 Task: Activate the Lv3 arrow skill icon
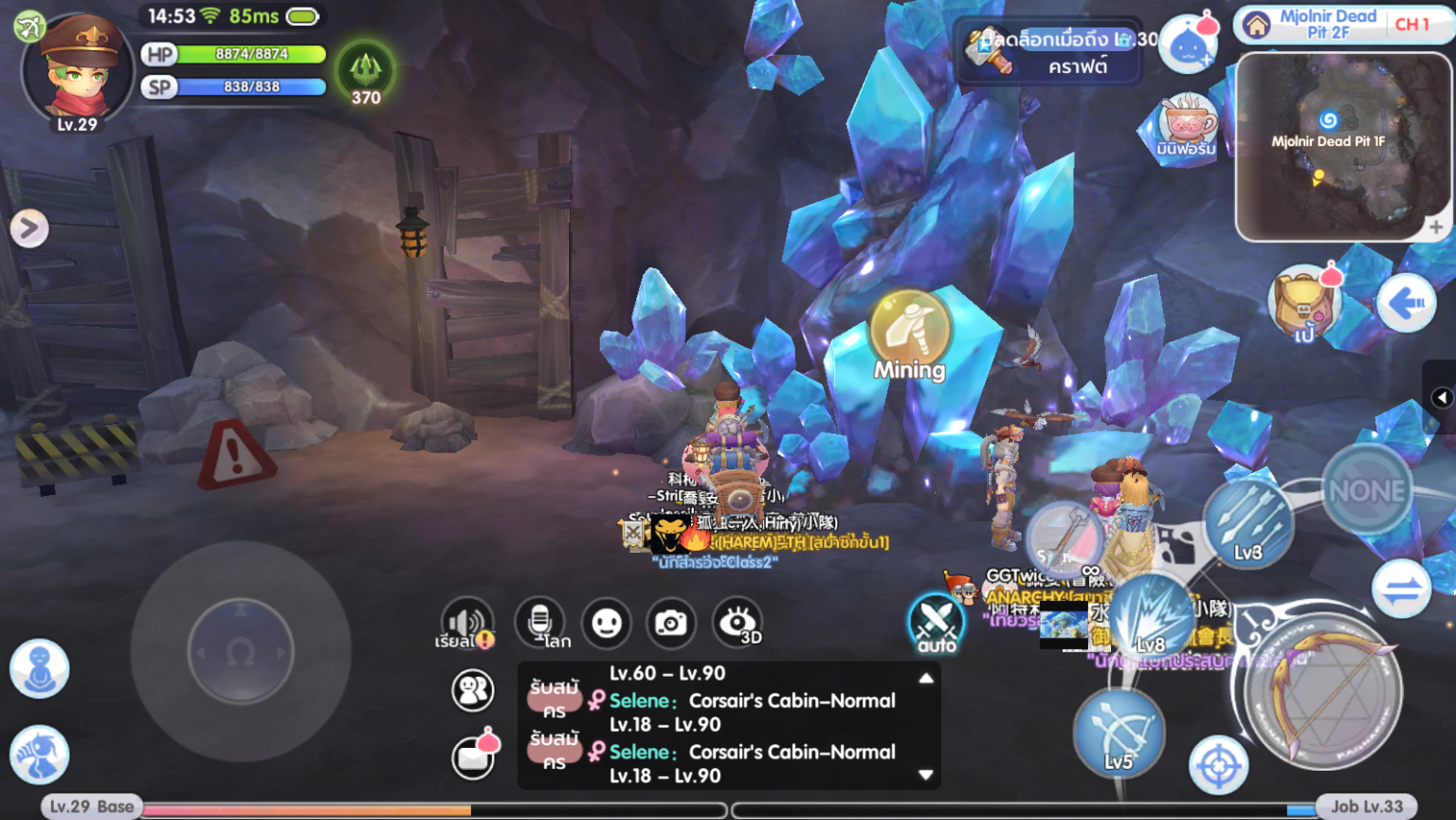click(x=1248, y=522)
